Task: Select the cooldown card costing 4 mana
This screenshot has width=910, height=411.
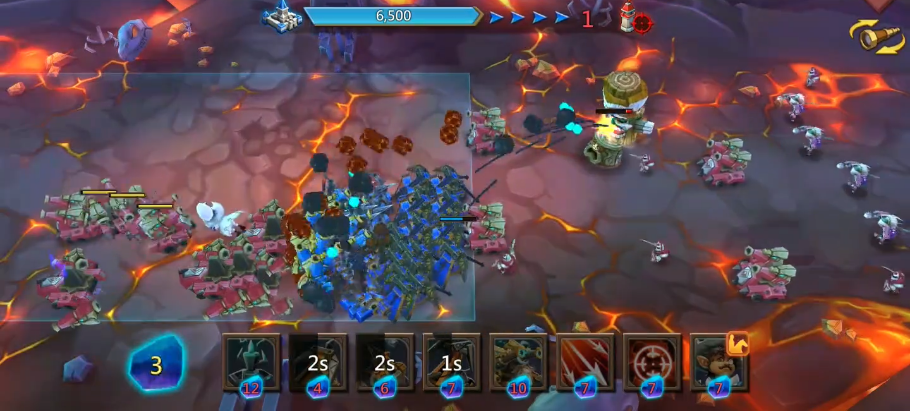Action: pyautogui.click(x=318, y=361)
